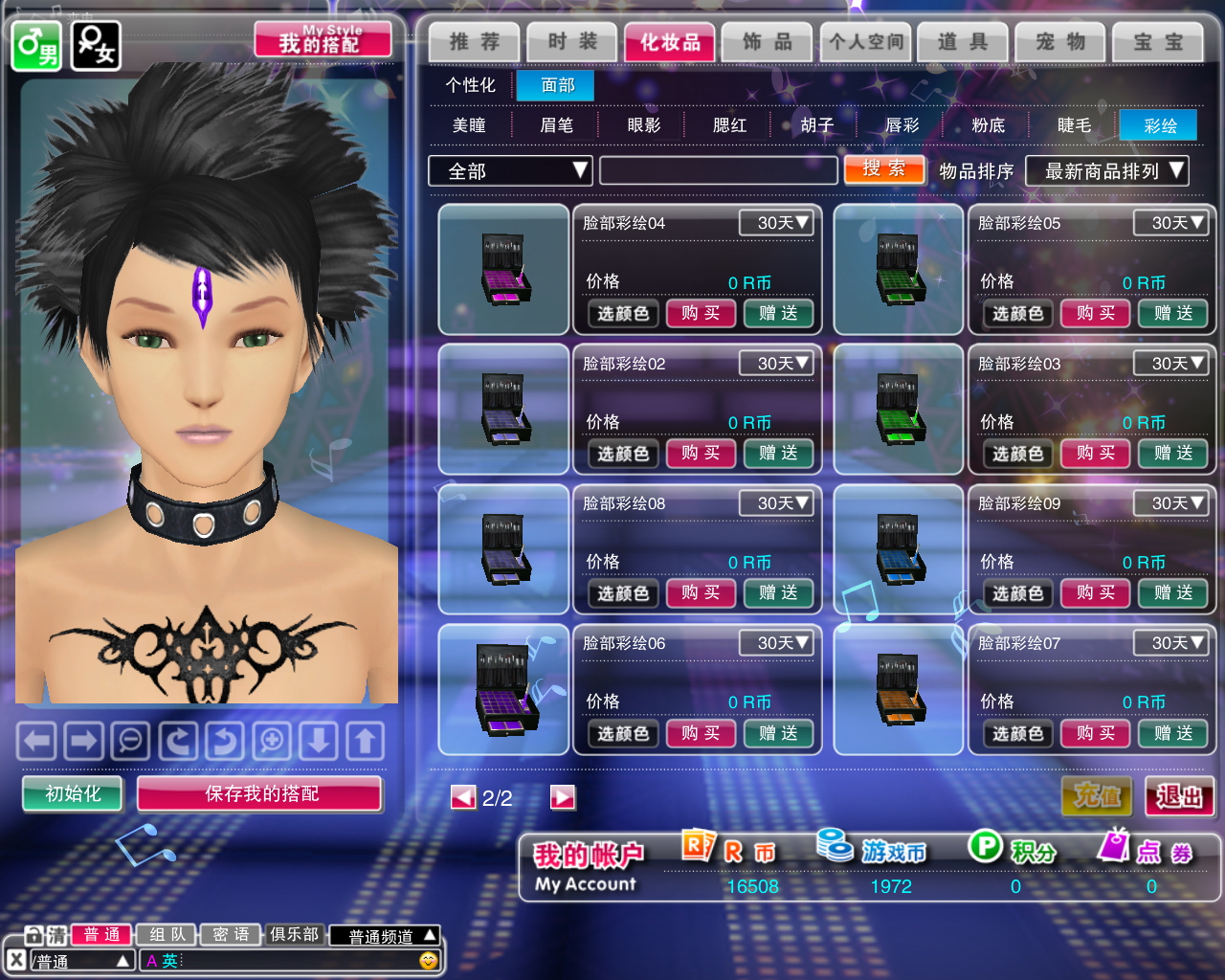Choose a color for 脸部彩绘02
Screen dimensions: 1225x980
tap(623, 454)
